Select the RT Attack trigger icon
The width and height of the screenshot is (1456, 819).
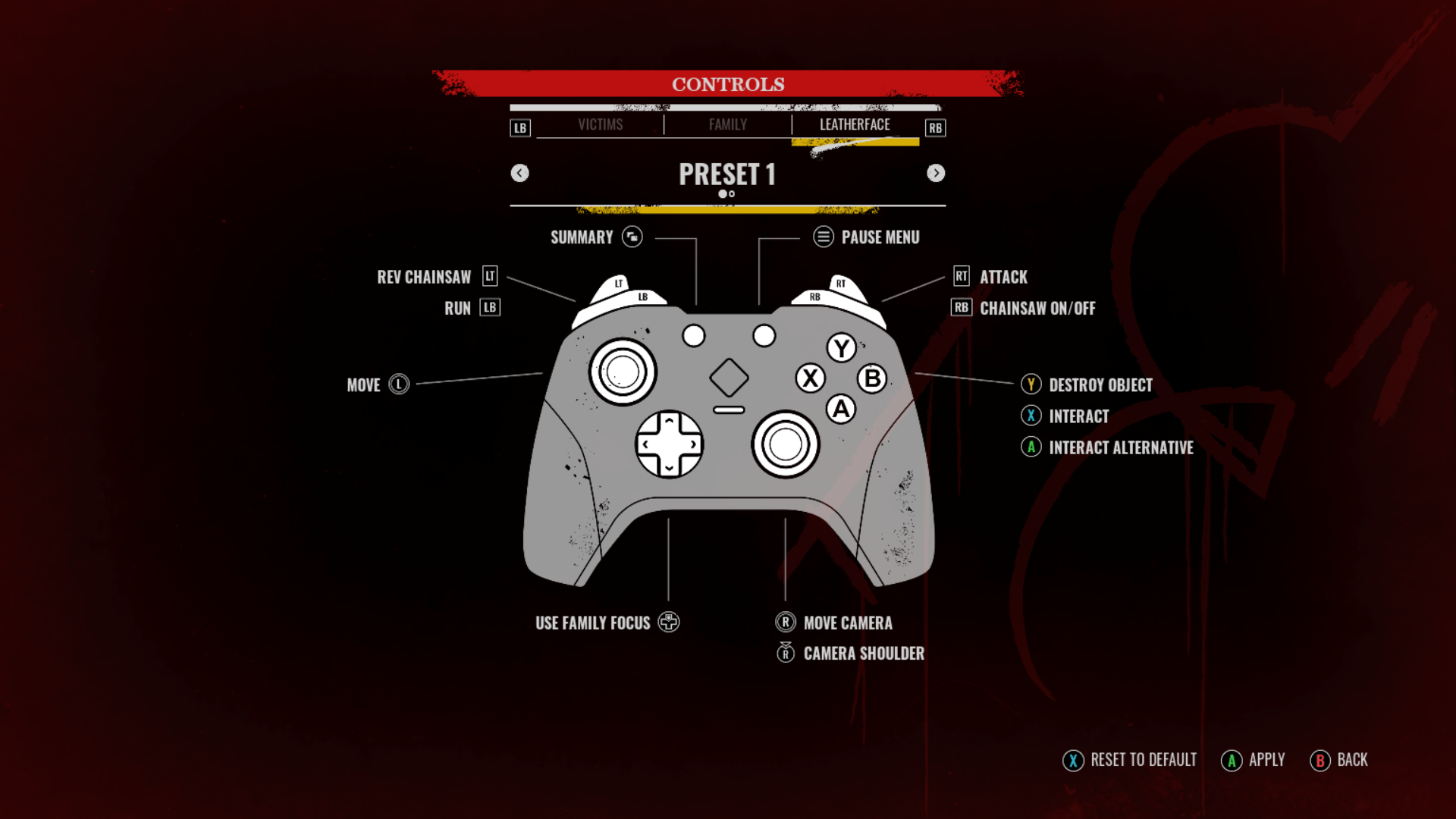click(960, 277)
